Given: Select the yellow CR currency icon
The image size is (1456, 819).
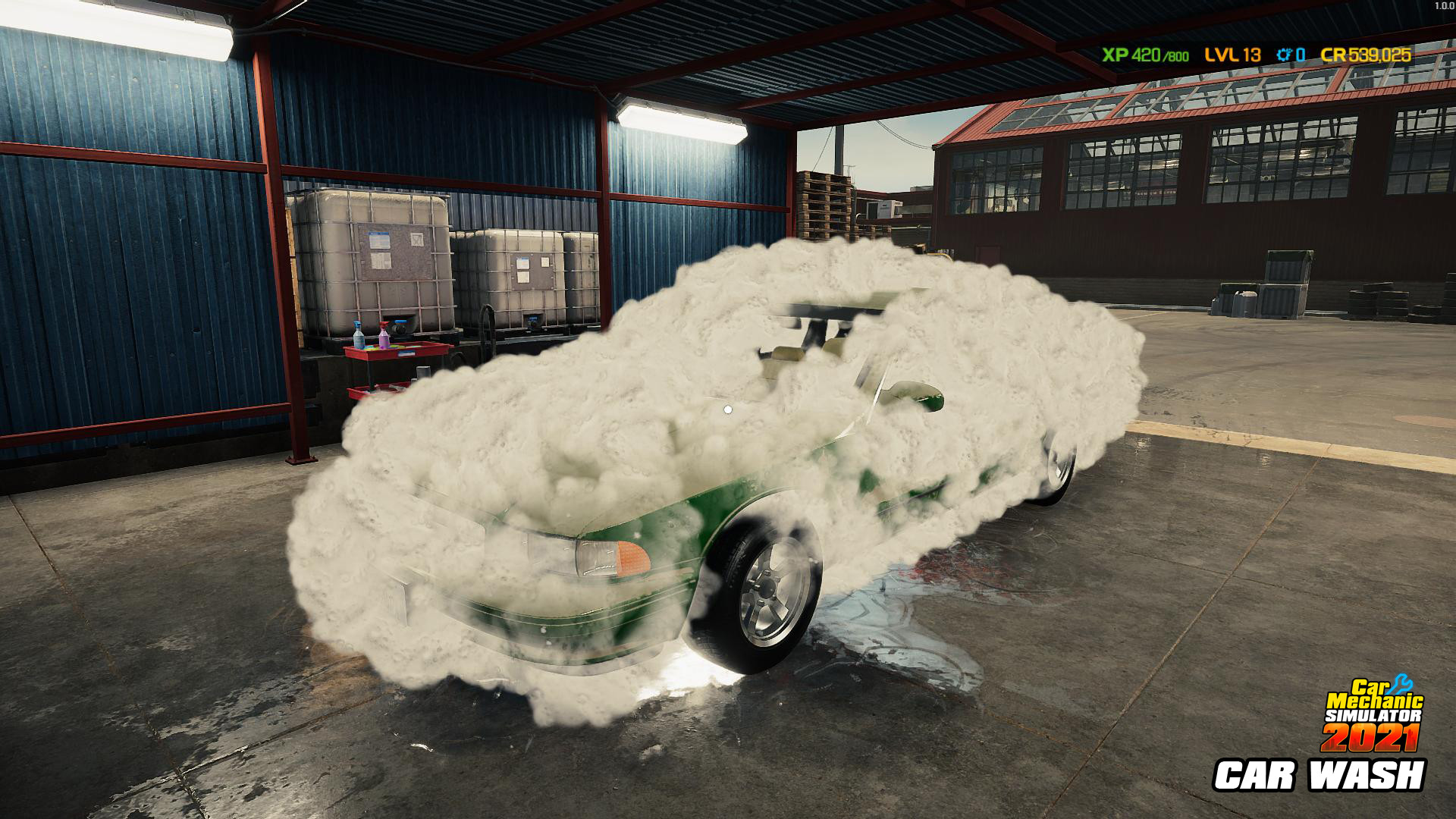Looking at the screenshot, I should coord(1333,55).
